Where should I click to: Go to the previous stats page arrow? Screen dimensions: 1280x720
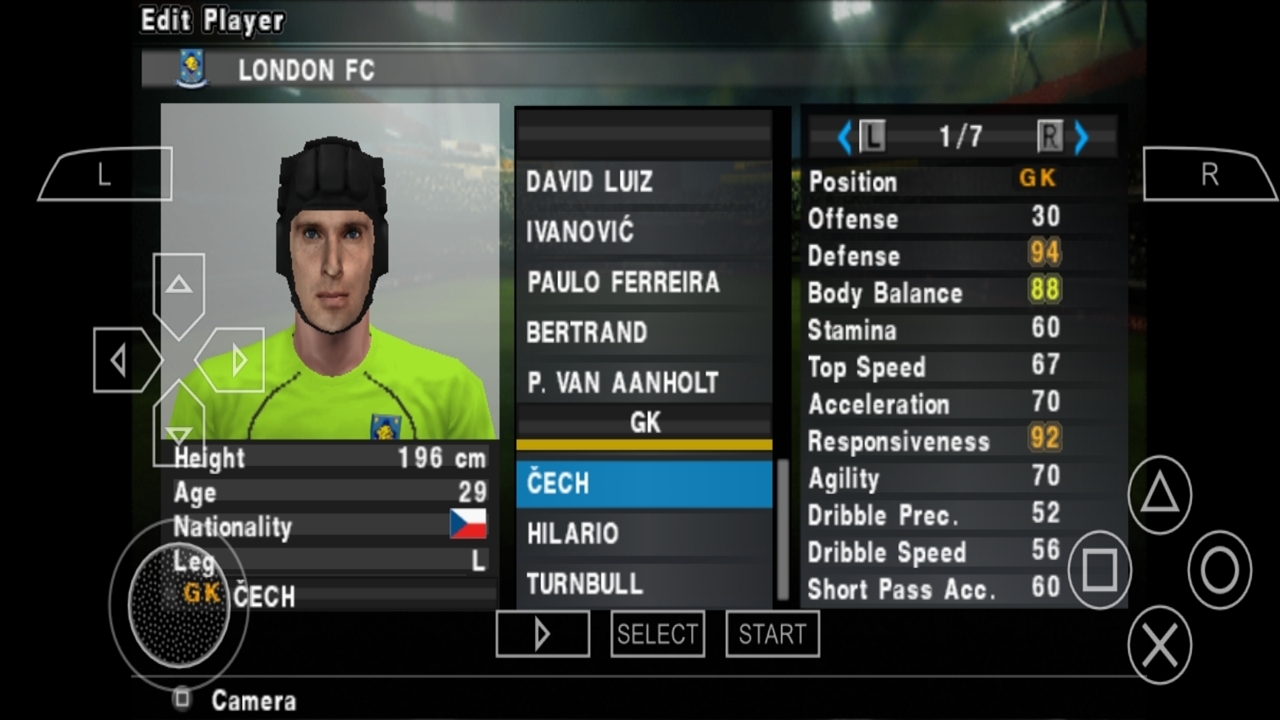pyautogui.click(x=844, y=137)
